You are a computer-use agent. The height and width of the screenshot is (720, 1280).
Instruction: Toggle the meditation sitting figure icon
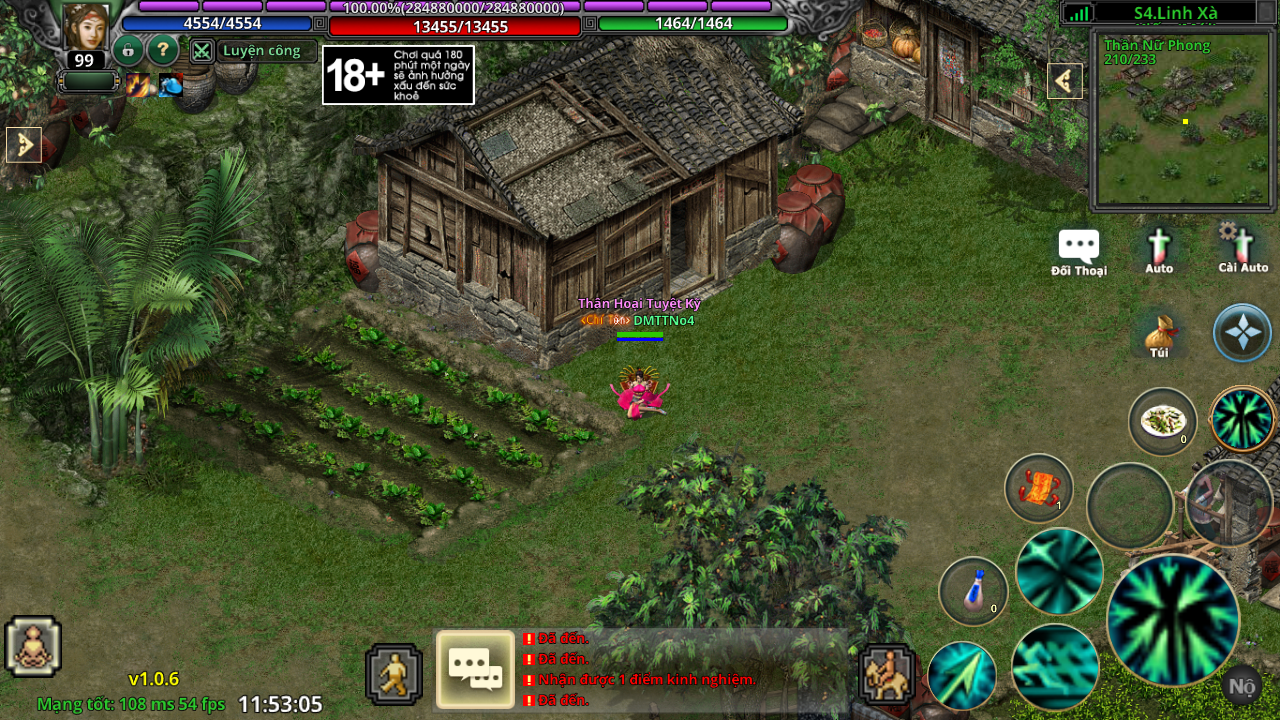tap(33, 646)
